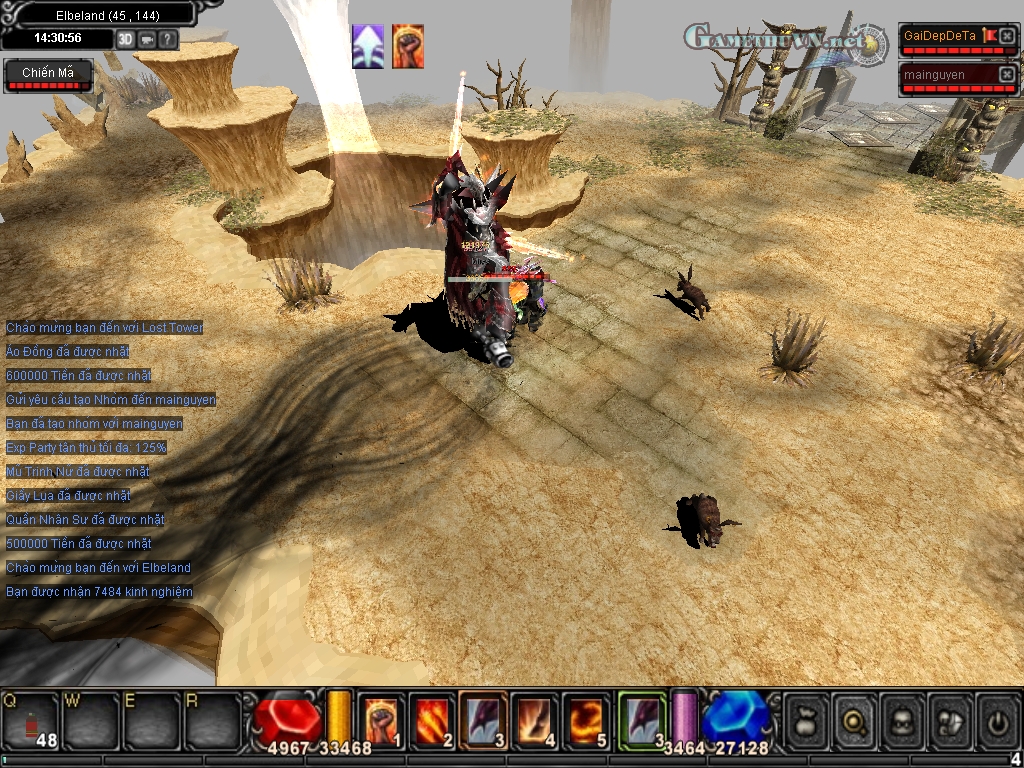Toggle the 3D view button
The width and height of the screenshot is (1024, 768).
pyautogui.click(x=125, y=39)
